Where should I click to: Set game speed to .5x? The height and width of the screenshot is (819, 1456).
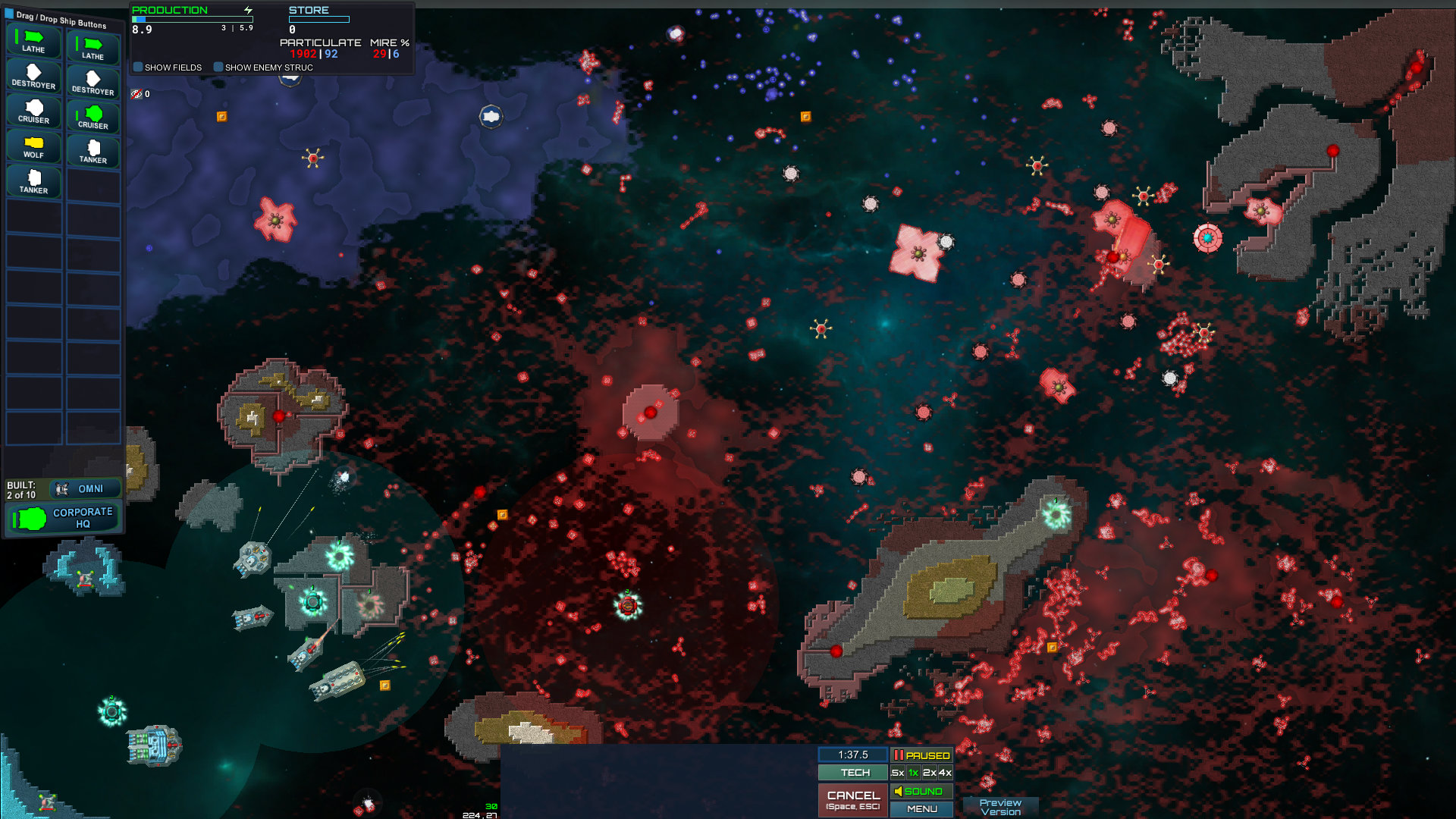point(898,773)
